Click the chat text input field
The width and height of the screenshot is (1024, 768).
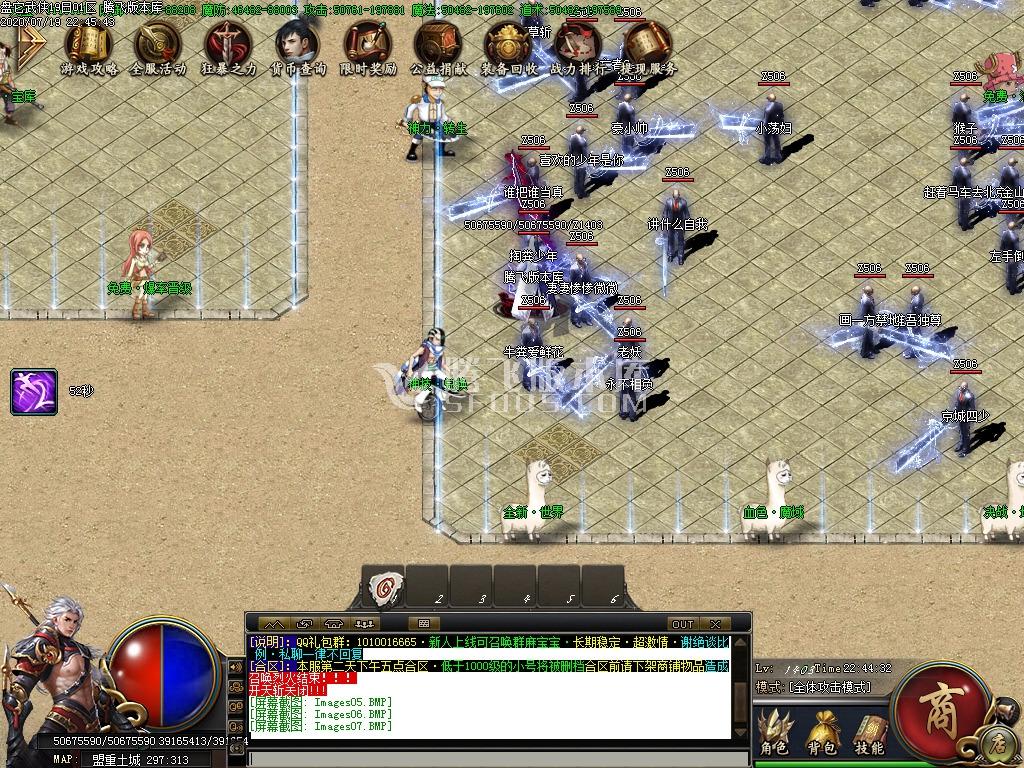(490, 758)
